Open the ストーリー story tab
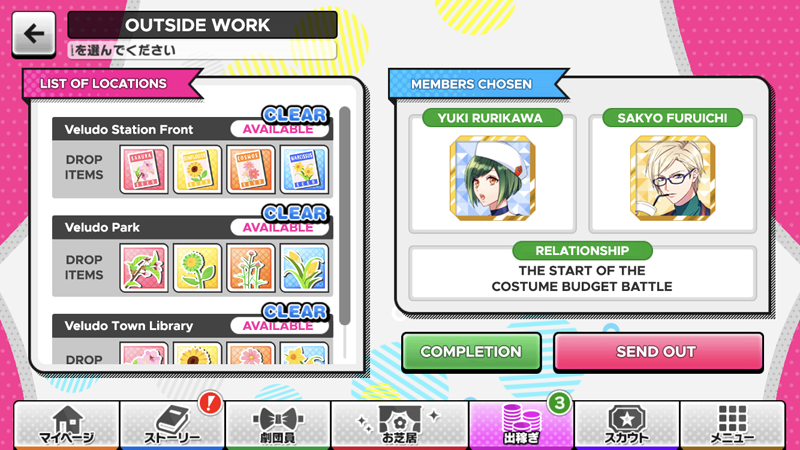Image resolution: width=800 pixels, height=450 pixels. (172, 424)
